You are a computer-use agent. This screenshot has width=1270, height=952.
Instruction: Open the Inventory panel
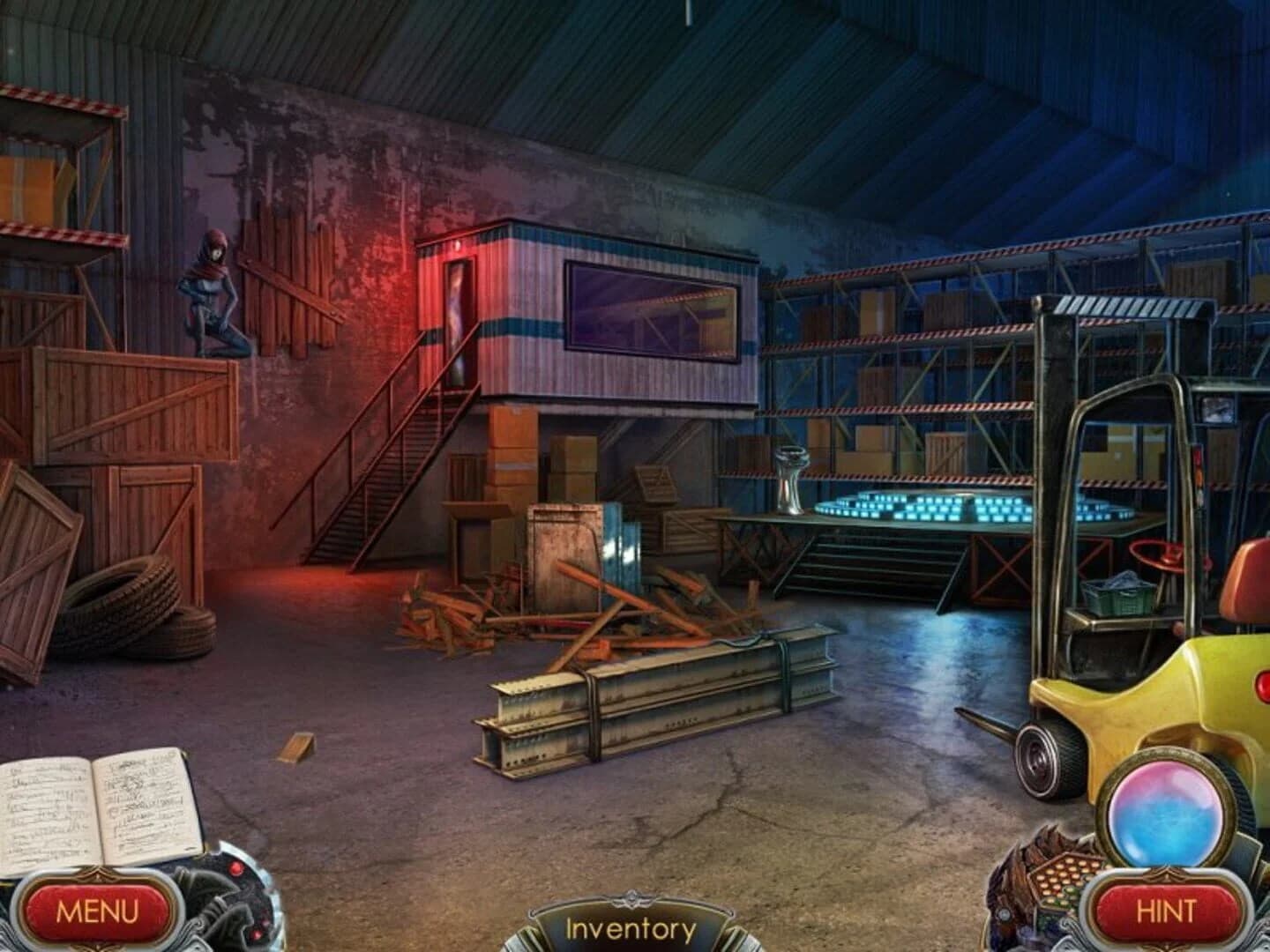point(633,927)
